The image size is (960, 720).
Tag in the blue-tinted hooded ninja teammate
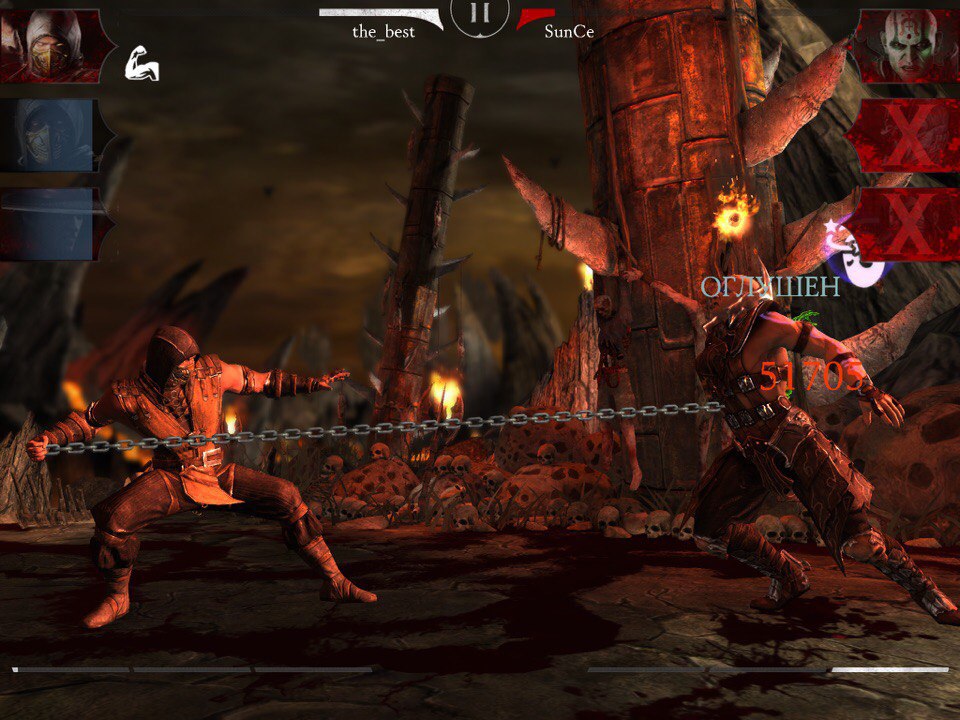tap(50, 135)
